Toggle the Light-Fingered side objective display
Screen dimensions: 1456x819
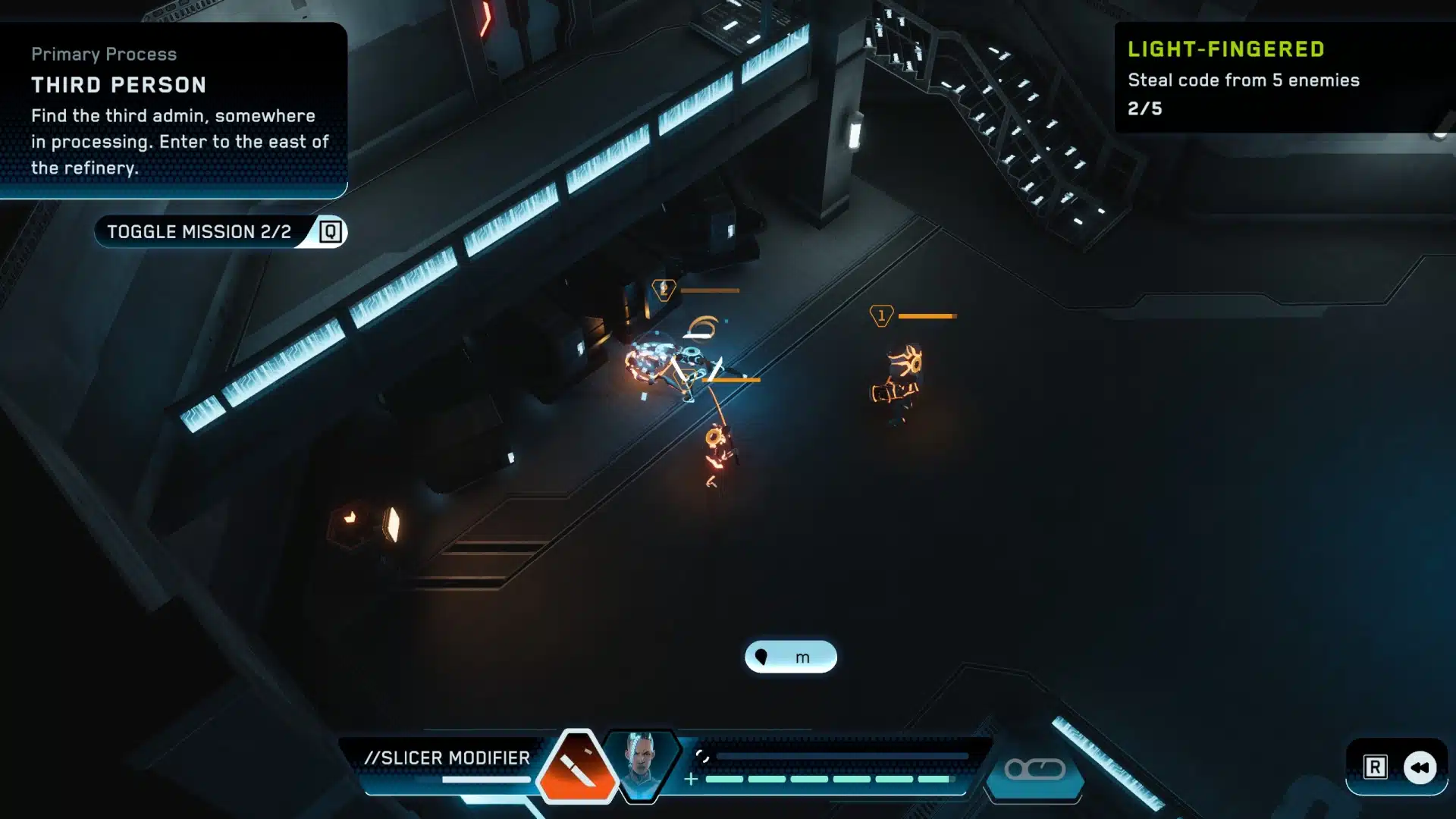point(1225,49)
